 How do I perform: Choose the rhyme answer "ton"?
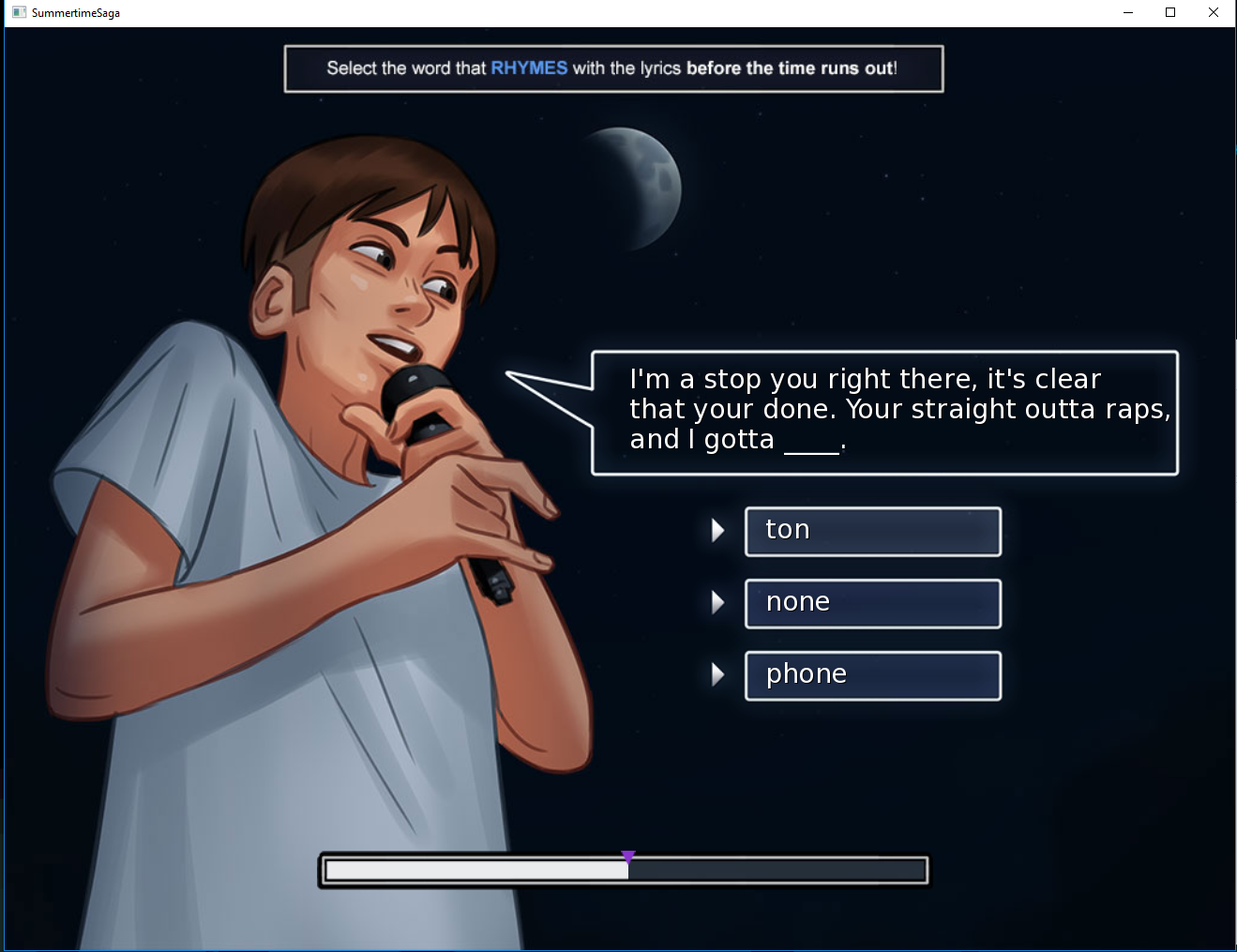pos(872,531)
